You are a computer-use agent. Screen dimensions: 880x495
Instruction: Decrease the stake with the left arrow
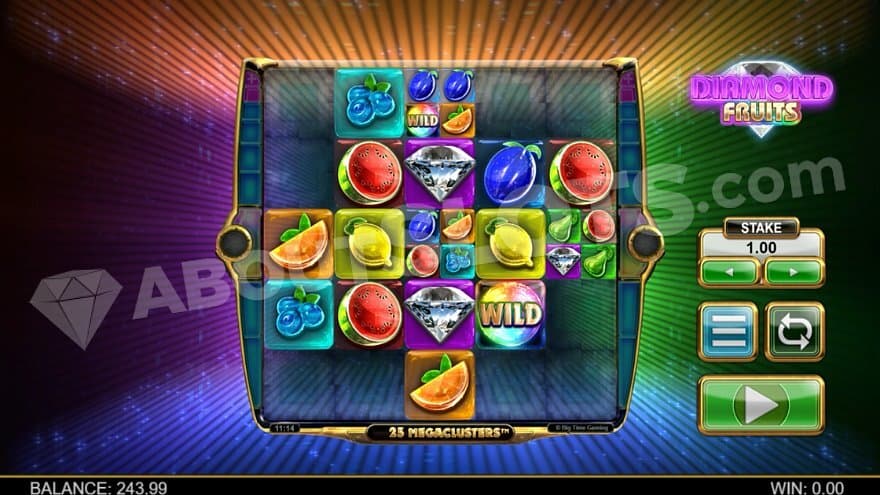click(729, 272)
